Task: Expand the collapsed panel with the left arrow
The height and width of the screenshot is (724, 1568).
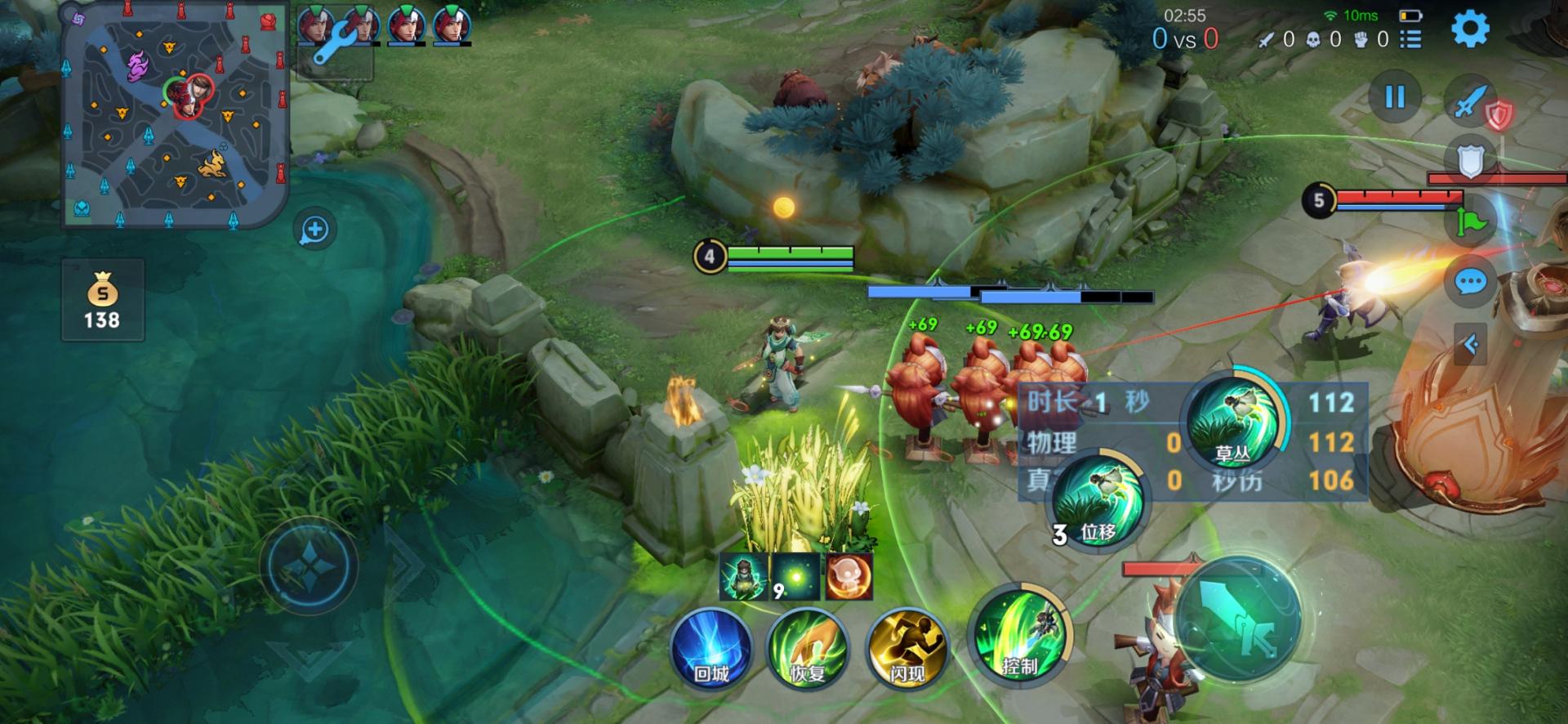Action: click(1471, 345)
